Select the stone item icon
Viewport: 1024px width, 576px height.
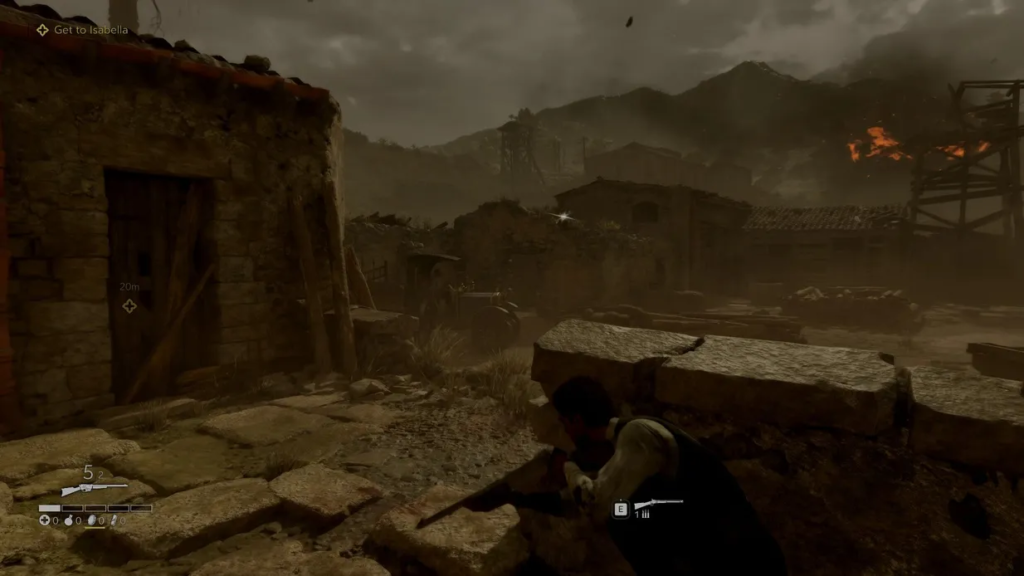pyautogui.click(x=91, y=520)
